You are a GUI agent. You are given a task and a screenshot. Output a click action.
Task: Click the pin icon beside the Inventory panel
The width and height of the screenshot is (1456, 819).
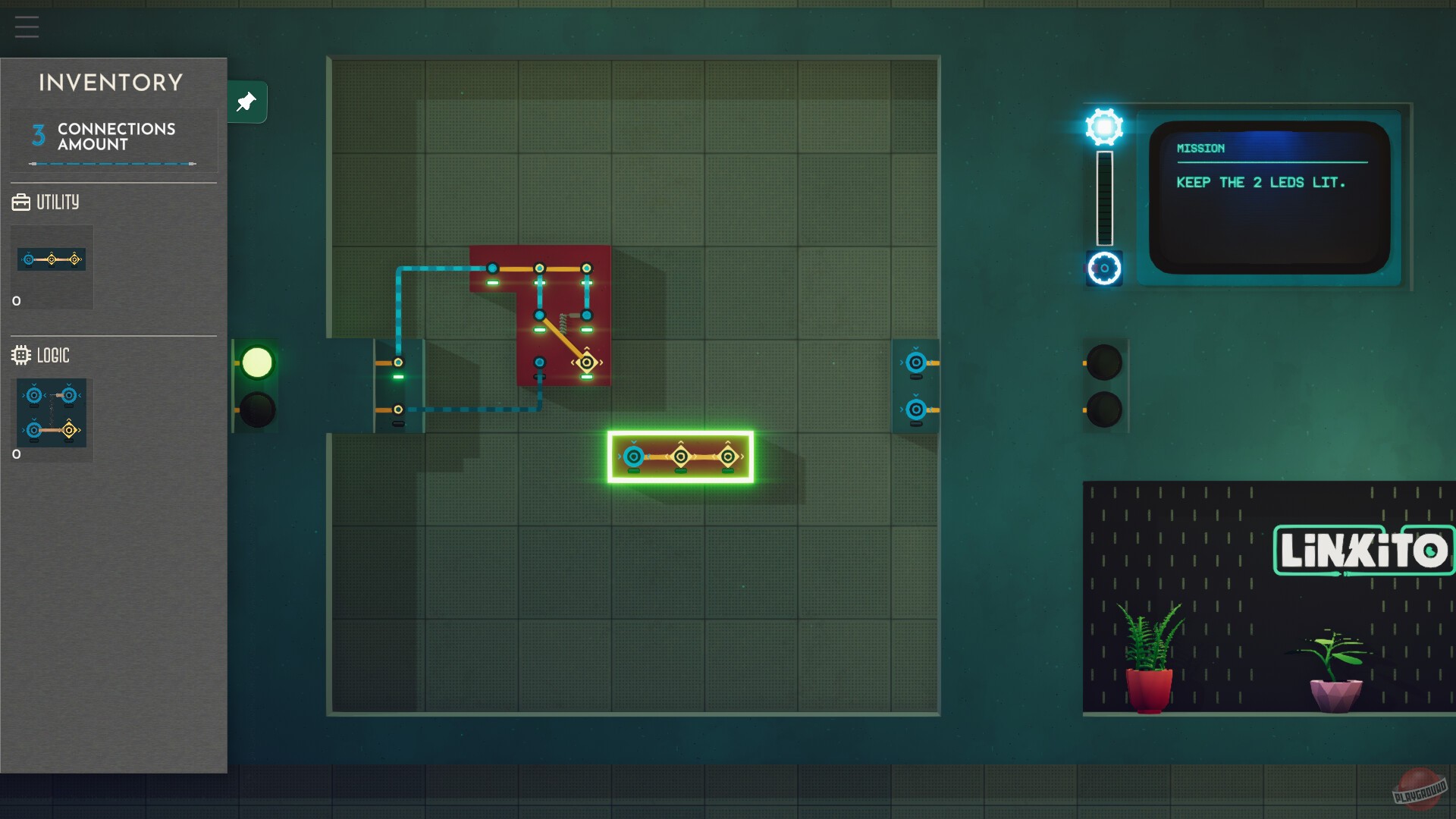pyautogui.click(x=246, y=102)
